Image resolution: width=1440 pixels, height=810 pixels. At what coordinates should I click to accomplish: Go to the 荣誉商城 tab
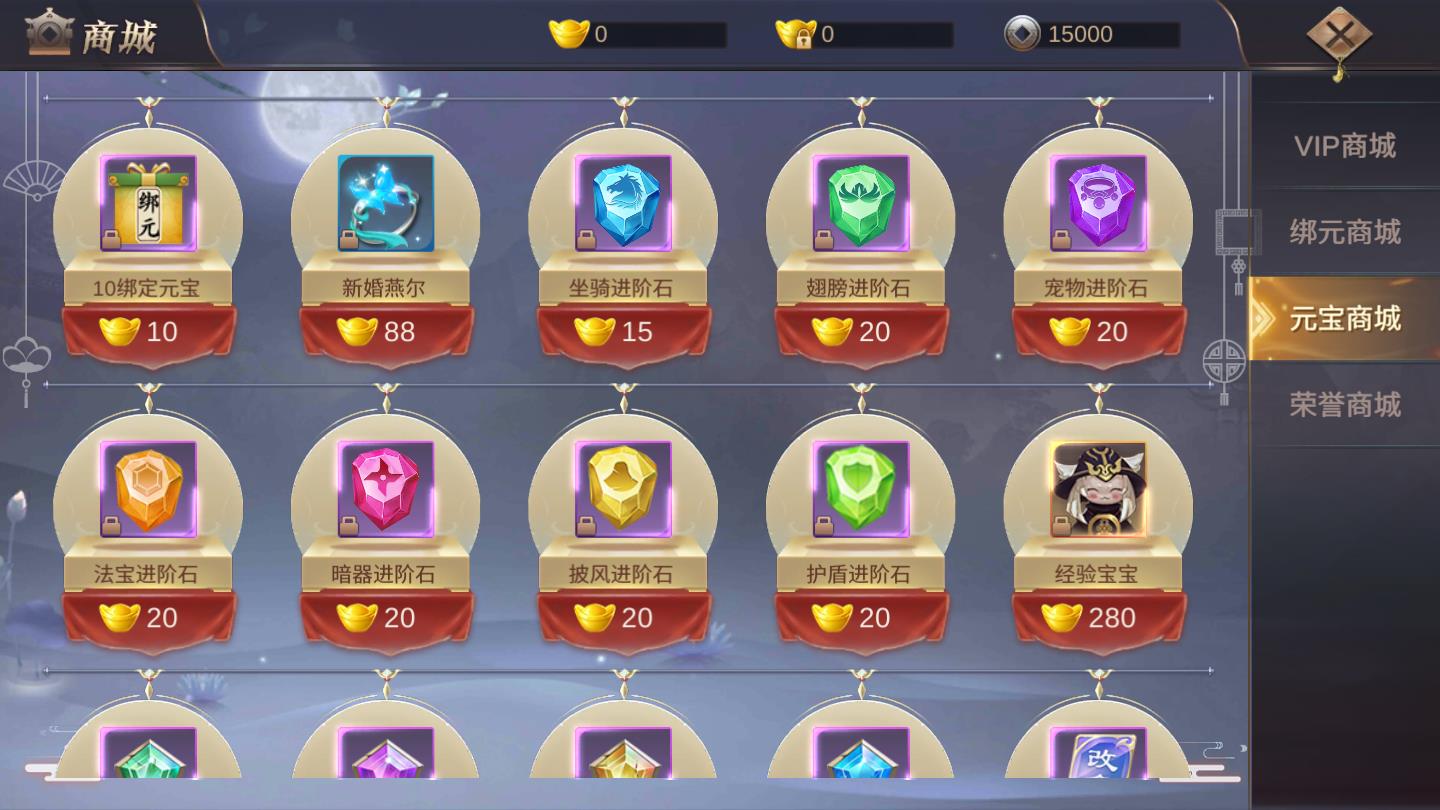[1345, 405]
